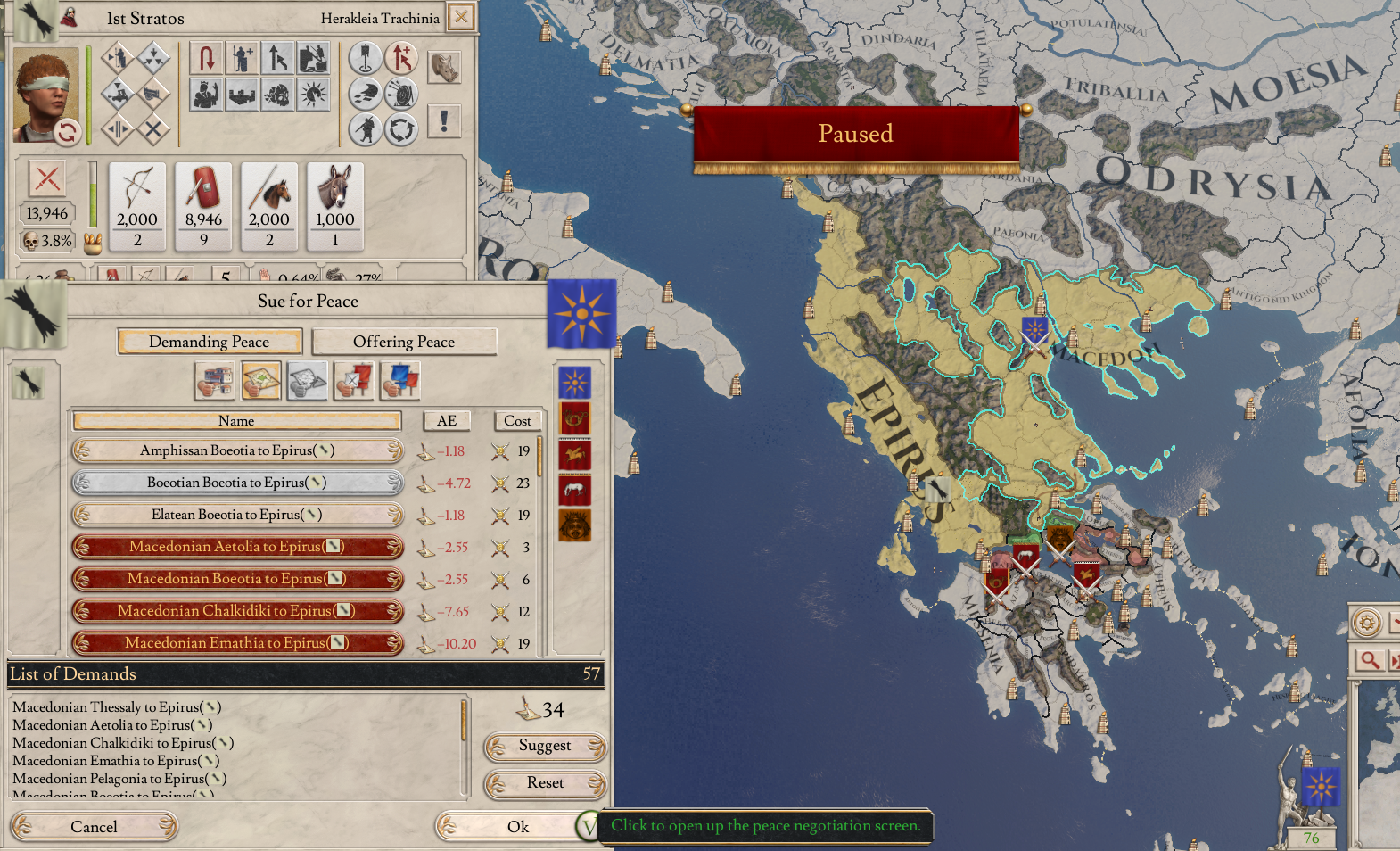Switch to the Offering Peace tab
The height and width of the screenshot is (851, 1400).
[x=403, y=342]
